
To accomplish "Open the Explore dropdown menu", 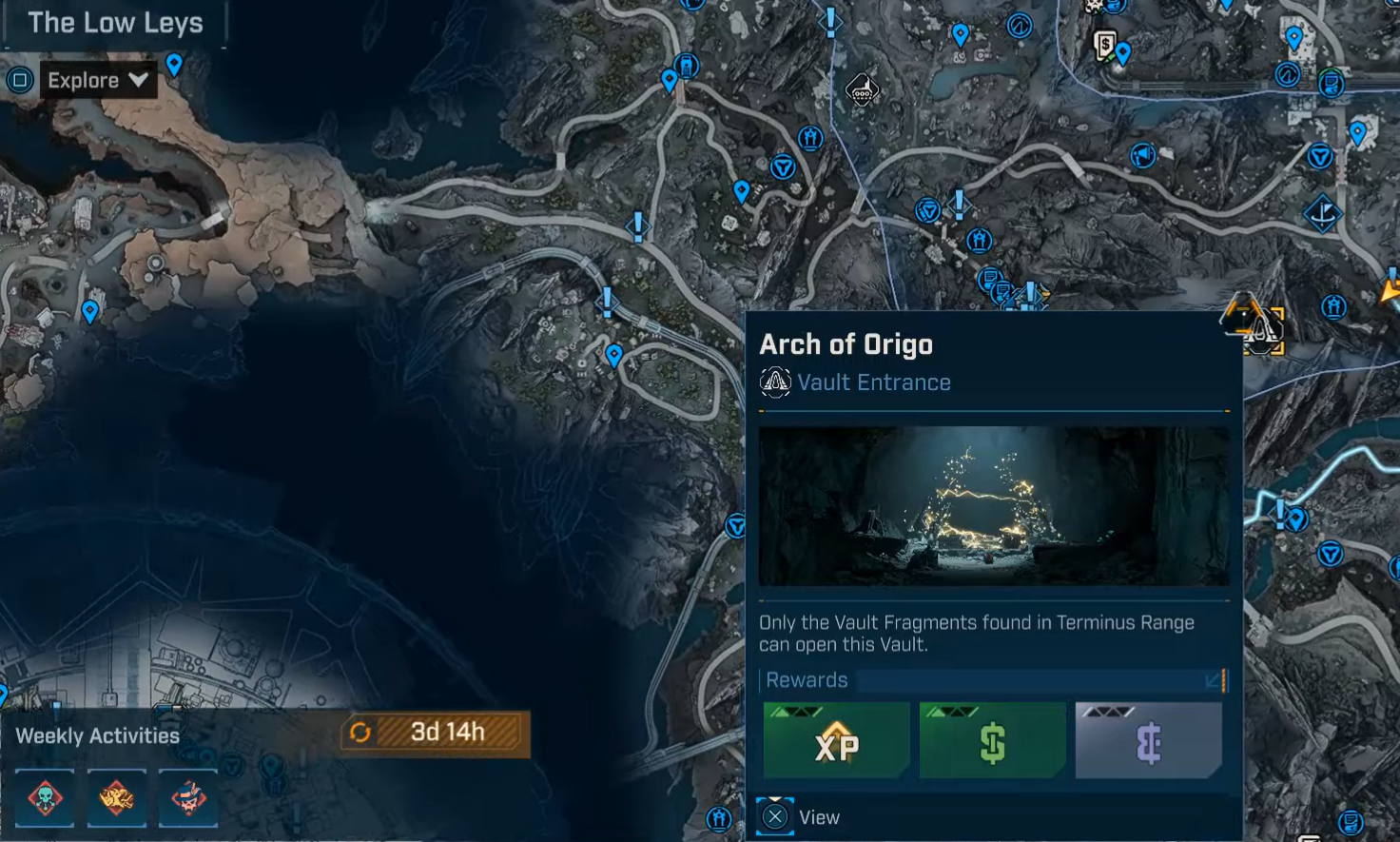I will point(97,81).
